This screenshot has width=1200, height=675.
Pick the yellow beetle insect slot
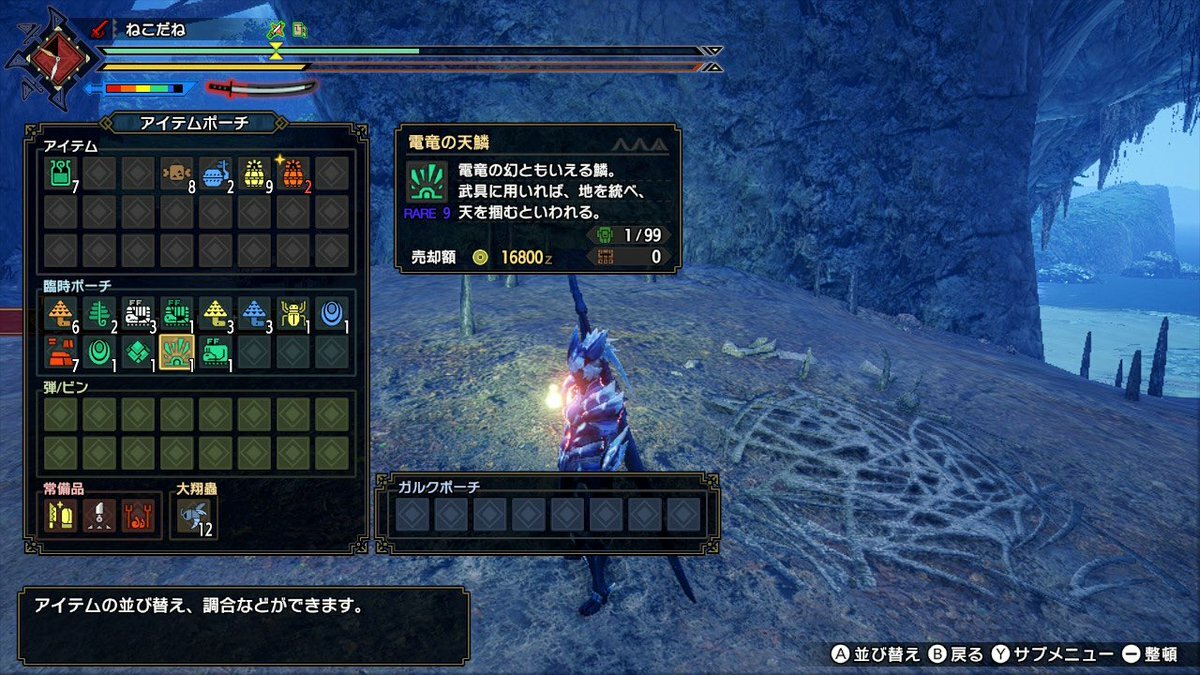(293, 314)
